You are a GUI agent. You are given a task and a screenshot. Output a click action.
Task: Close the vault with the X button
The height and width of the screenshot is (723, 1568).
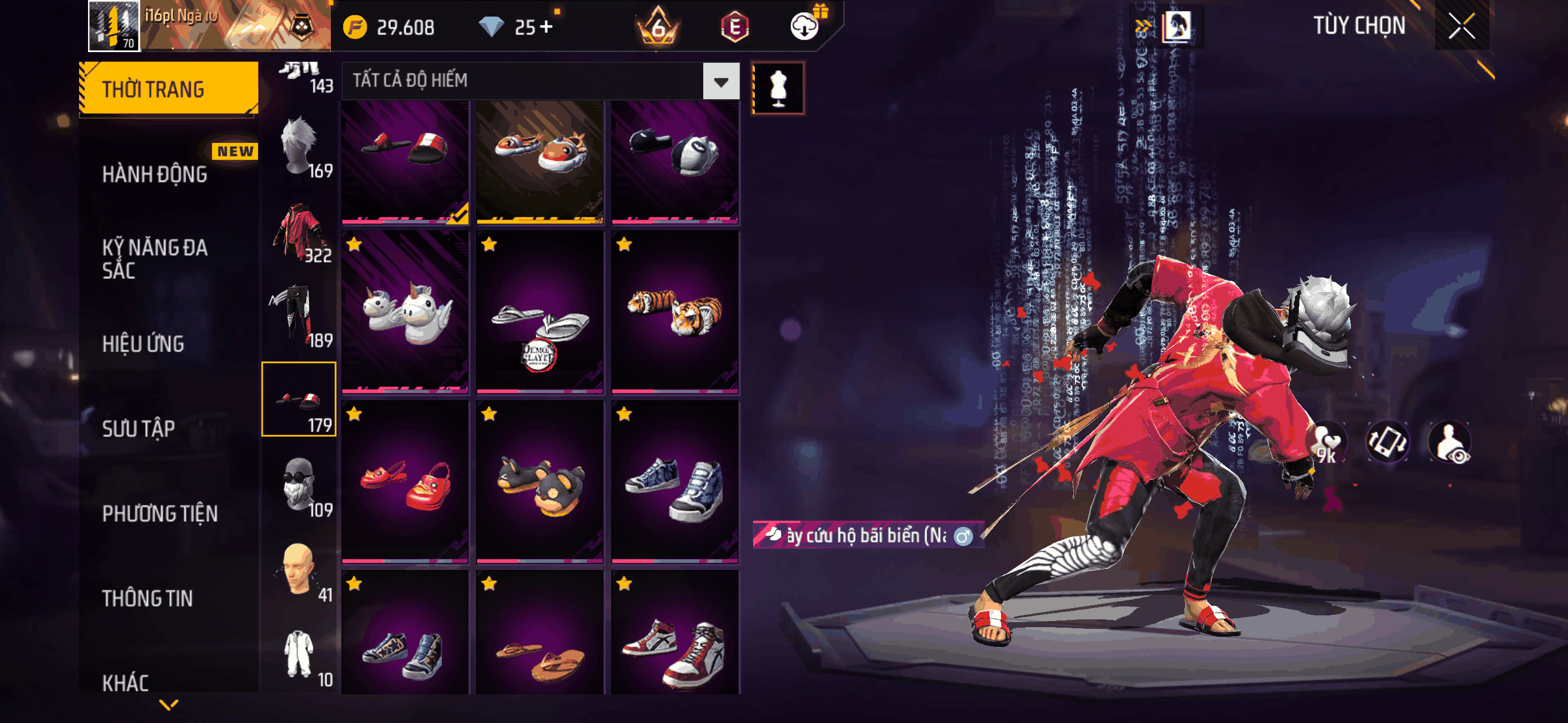point(1461,26)
